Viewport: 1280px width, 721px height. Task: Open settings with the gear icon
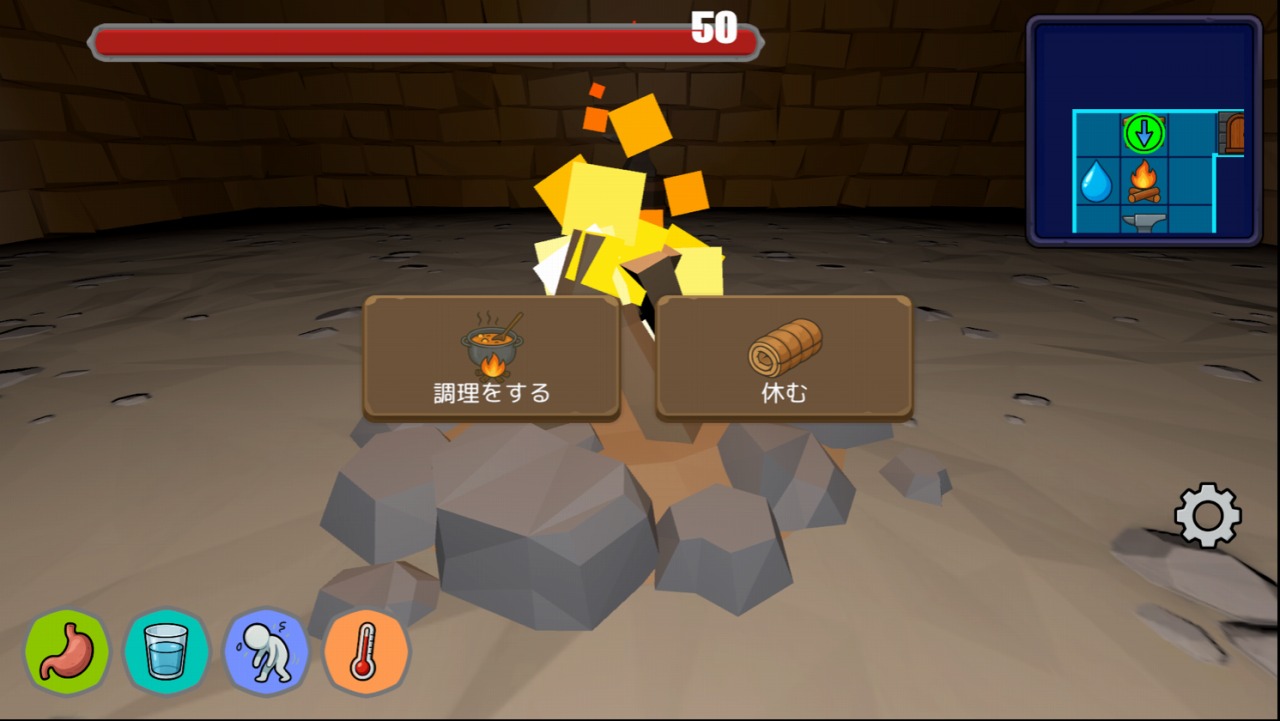(1207, 515)
